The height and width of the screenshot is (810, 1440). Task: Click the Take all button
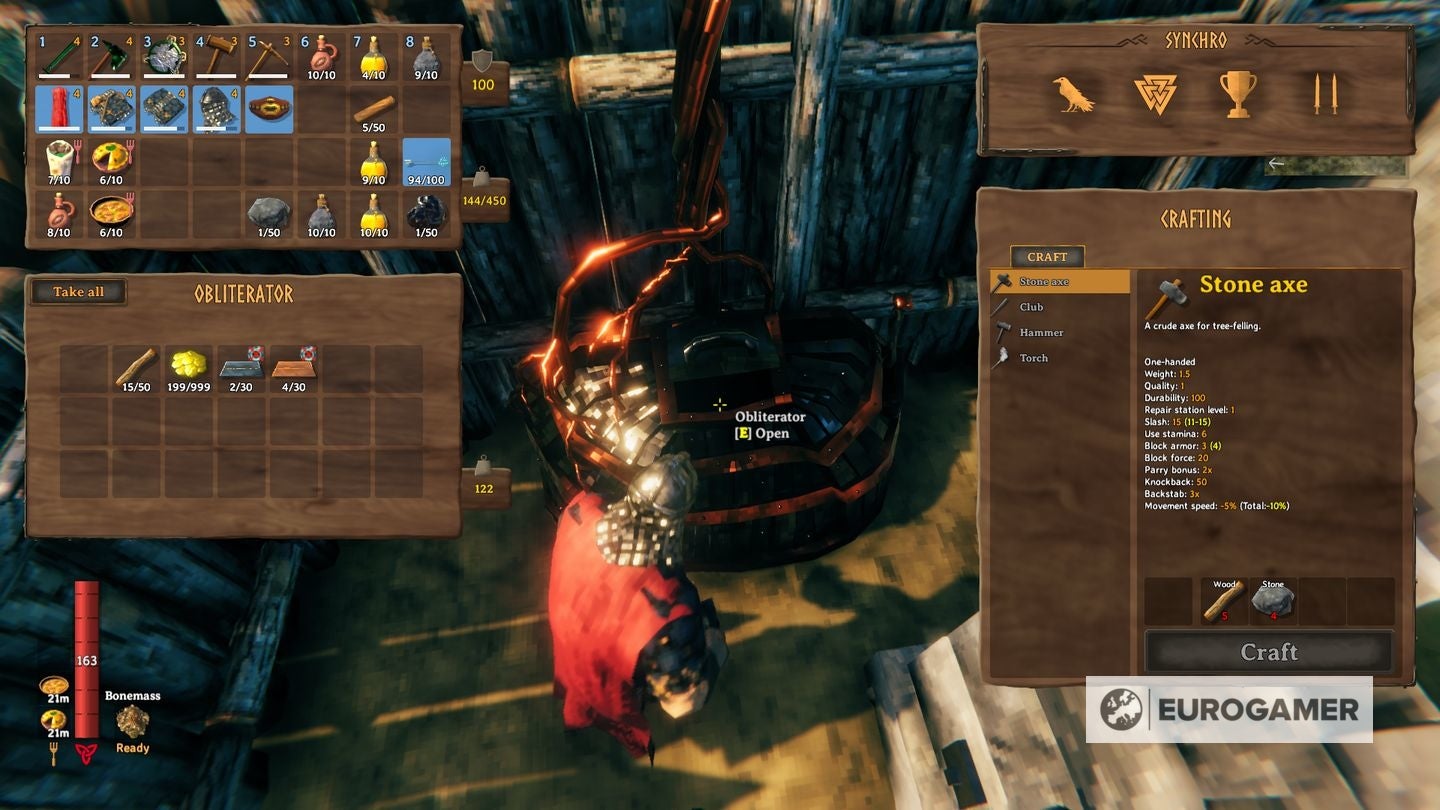pyautogui.click(x=78, y=291)
